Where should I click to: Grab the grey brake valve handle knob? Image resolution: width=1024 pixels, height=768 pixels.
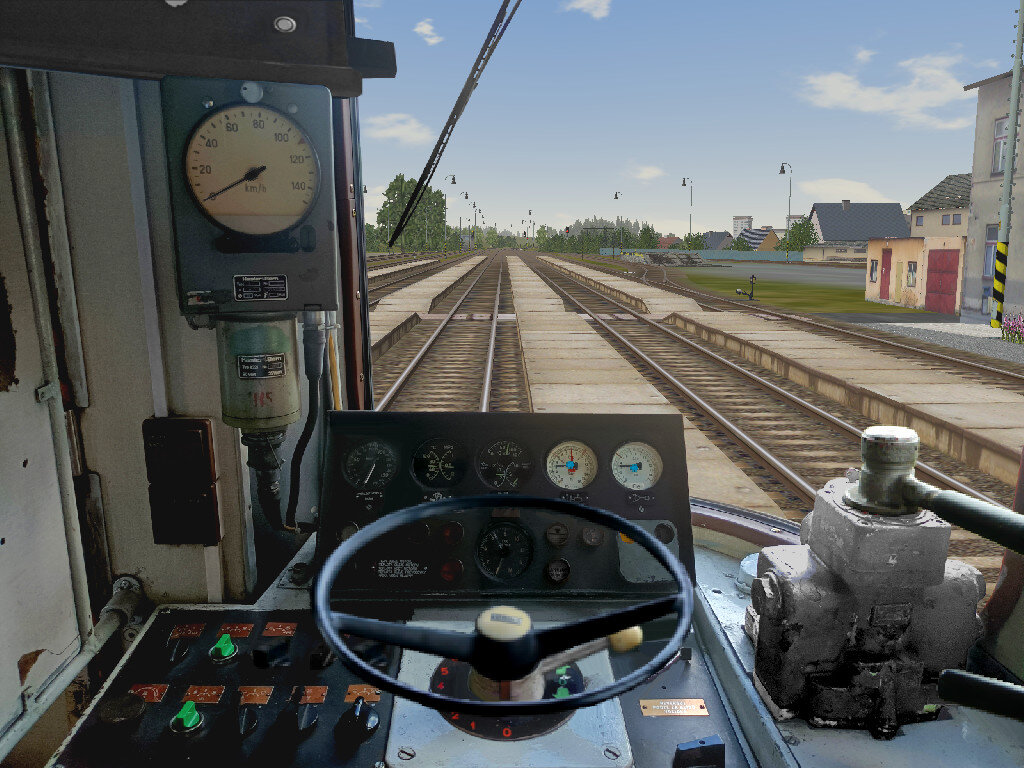[889, 448]
